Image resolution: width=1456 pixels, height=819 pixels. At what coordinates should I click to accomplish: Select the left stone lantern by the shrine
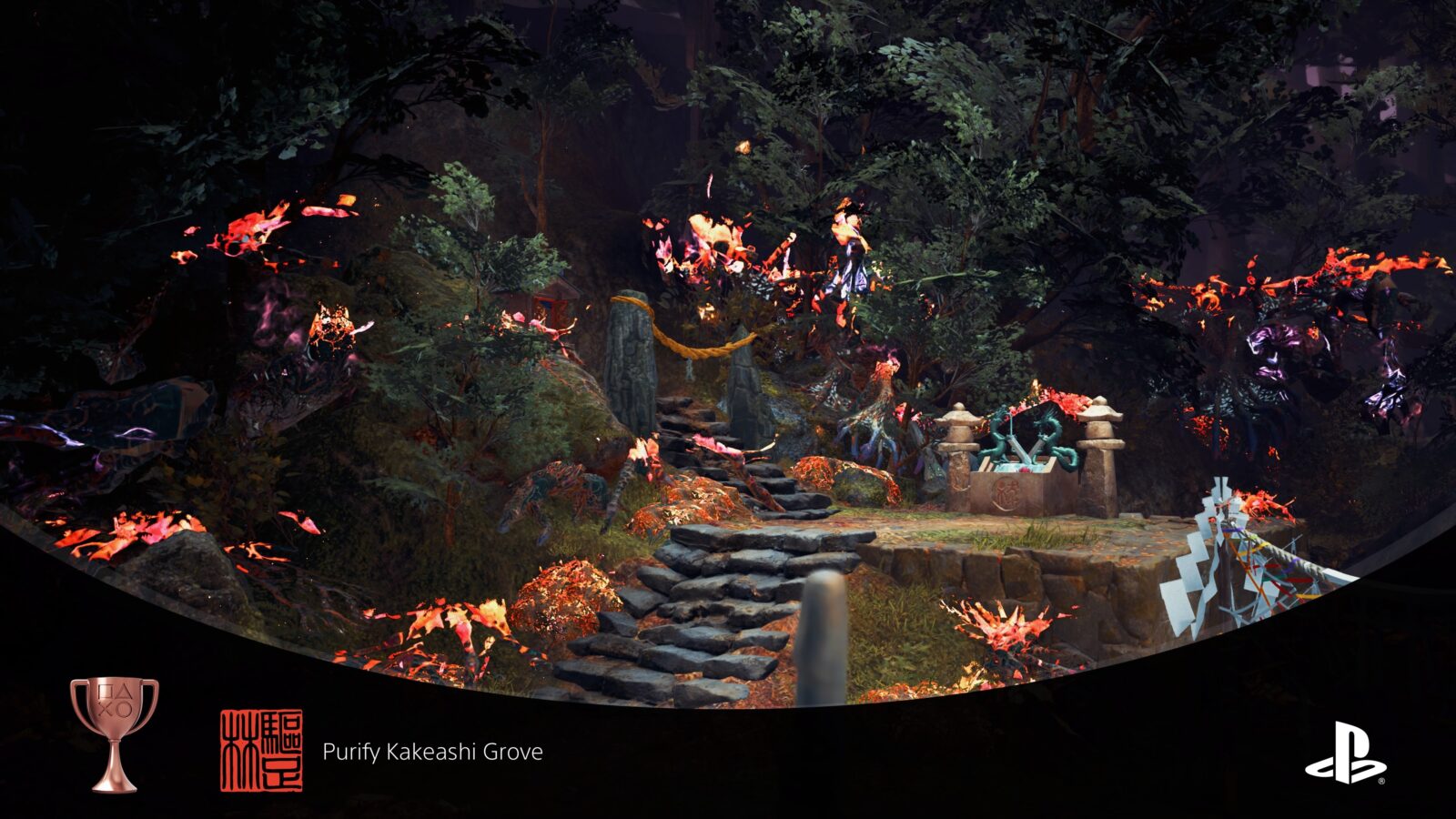961,446
